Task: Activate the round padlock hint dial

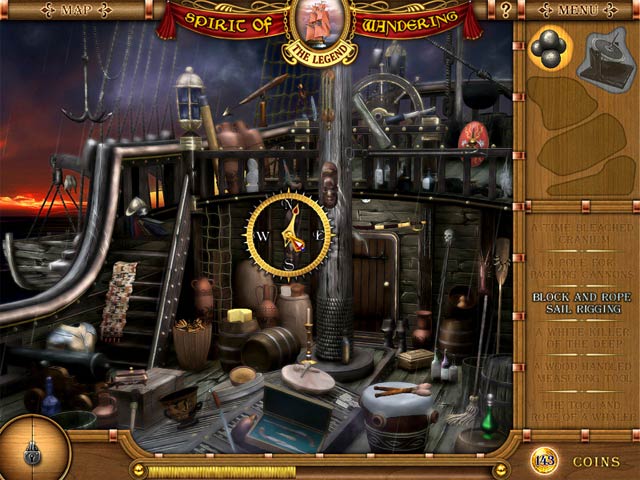Action: (32, 448)
